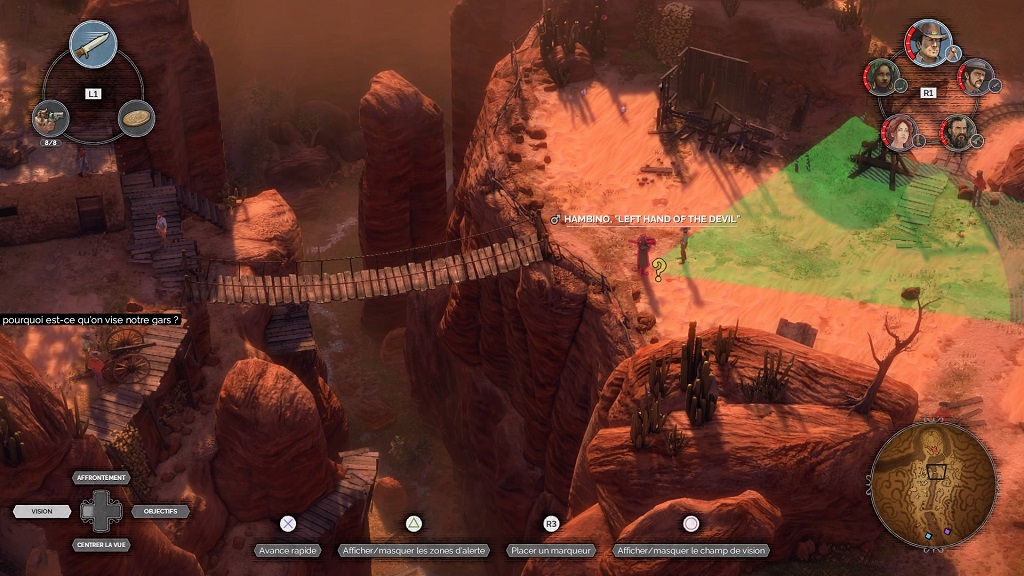Click the Centrer la vue button
Screen dimensions: 1024x576
tap(102, 544)
